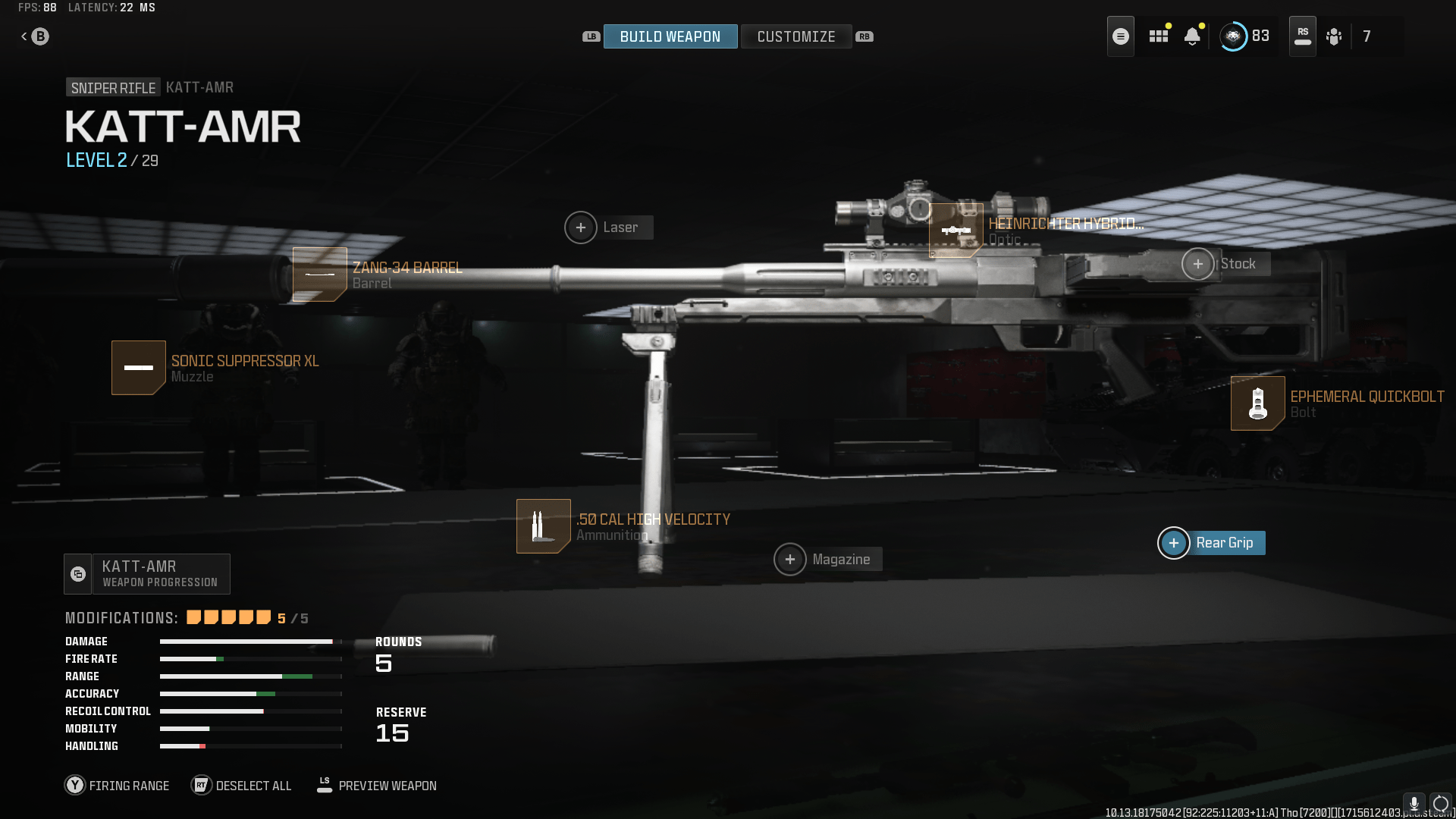This screenshot has height=819, width=1456.
Task: Expand the empty Stock attachment slot
Action: click(x=1198, y=264)
